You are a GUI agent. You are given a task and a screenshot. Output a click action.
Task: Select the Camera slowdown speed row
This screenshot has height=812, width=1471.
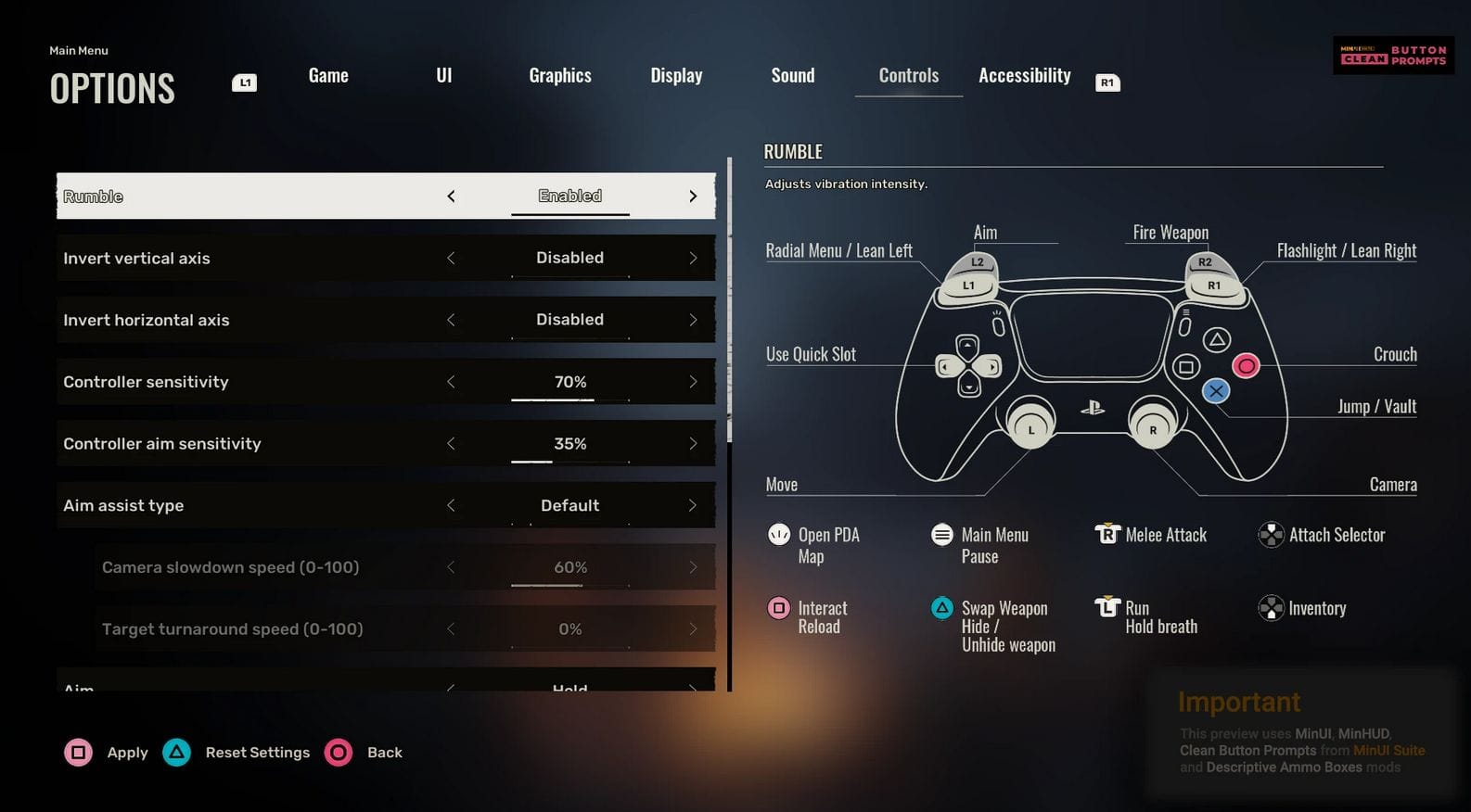(230, 567)
